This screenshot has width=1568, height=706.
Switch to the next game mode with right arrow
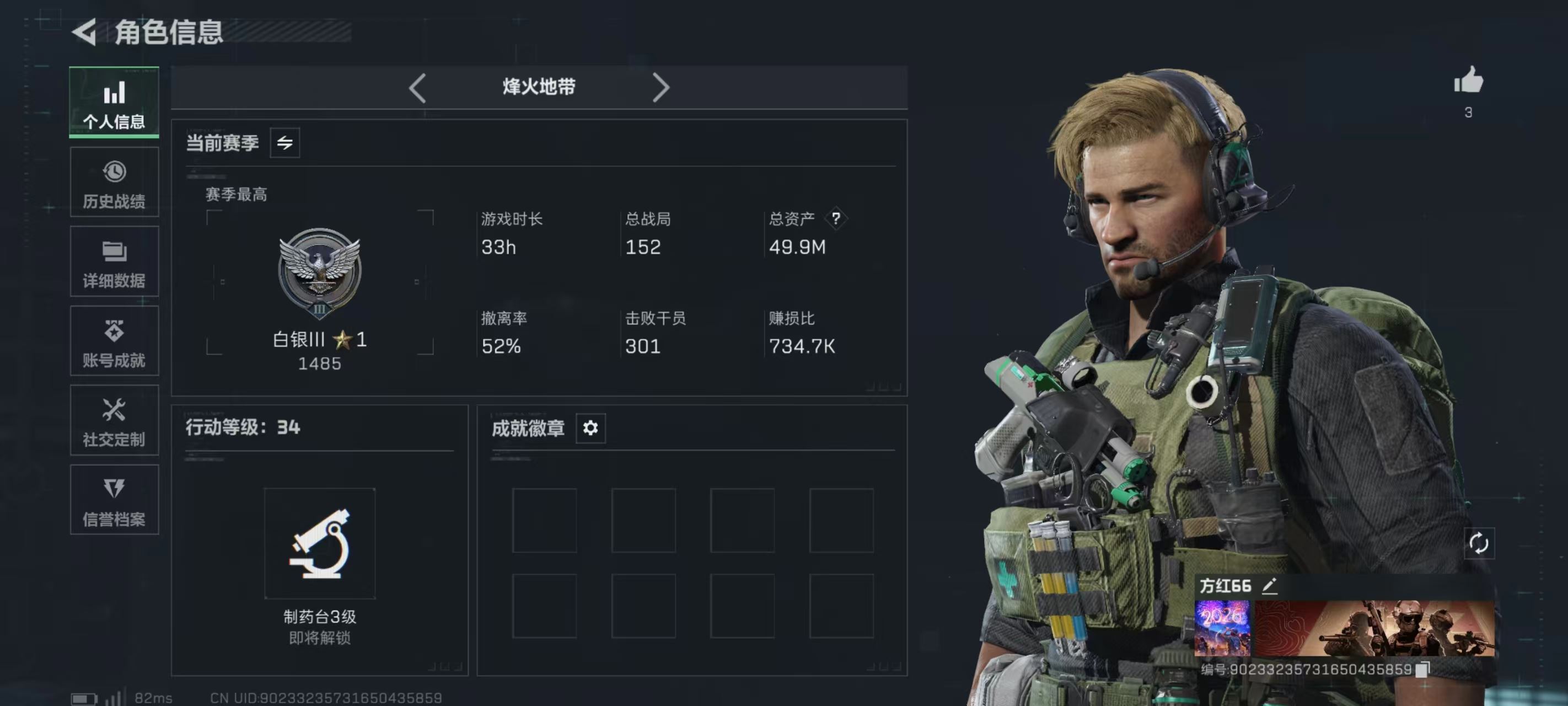coord(661,88)
